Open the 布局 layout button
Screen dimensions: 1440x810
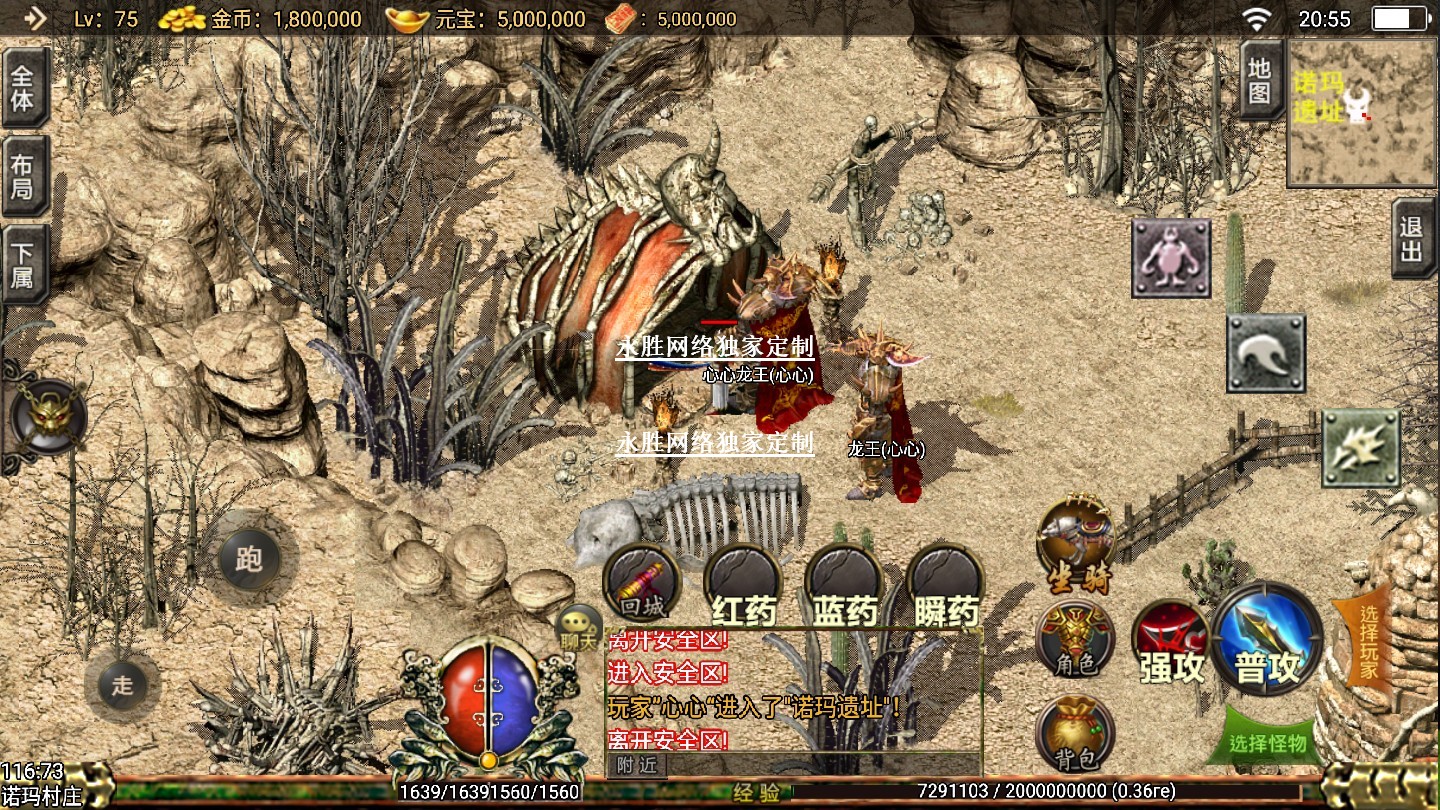(x=24, y=176)
